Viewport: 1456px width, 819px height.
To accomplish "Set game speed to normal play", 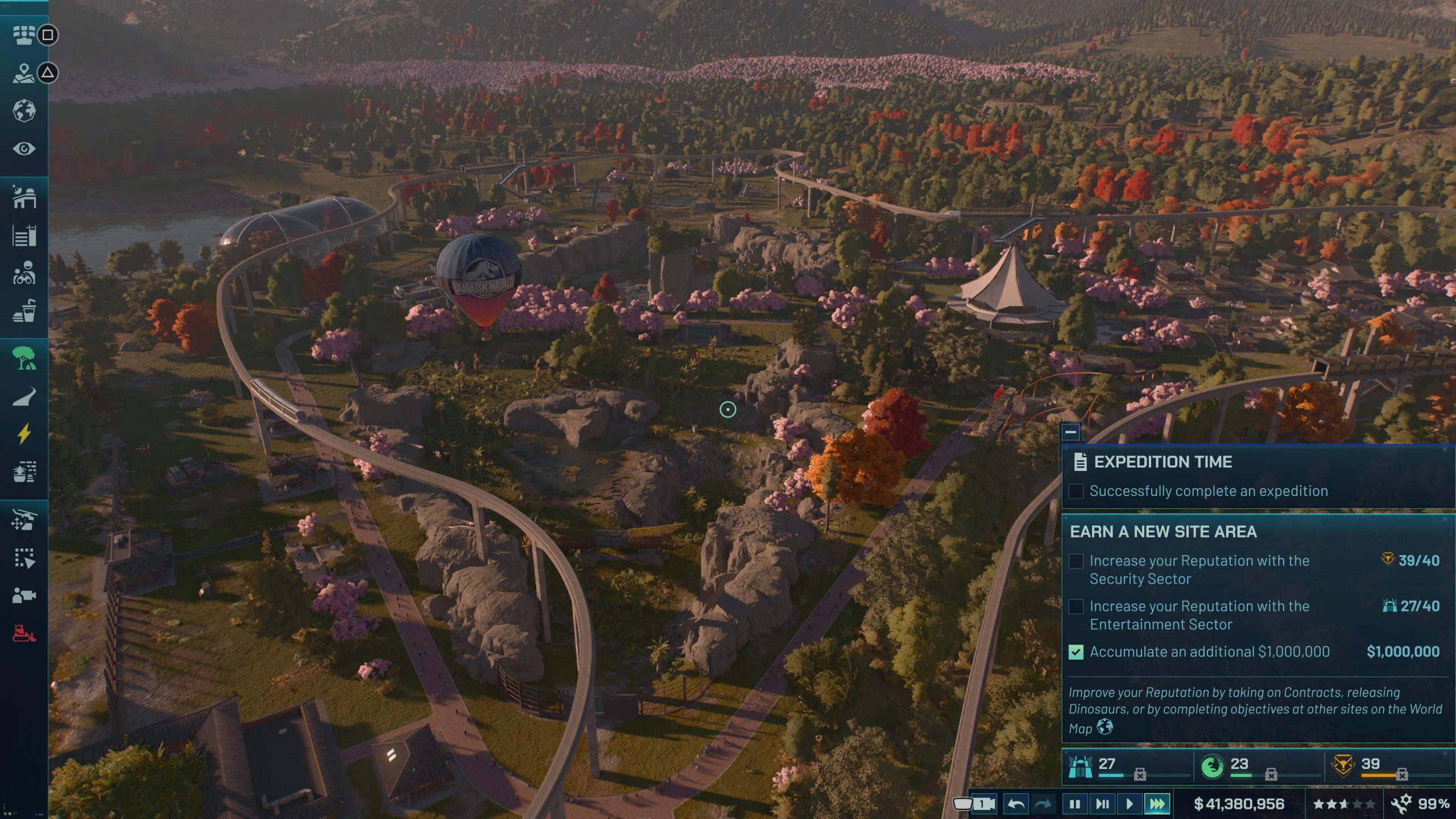I will [x=1130, y=804].
